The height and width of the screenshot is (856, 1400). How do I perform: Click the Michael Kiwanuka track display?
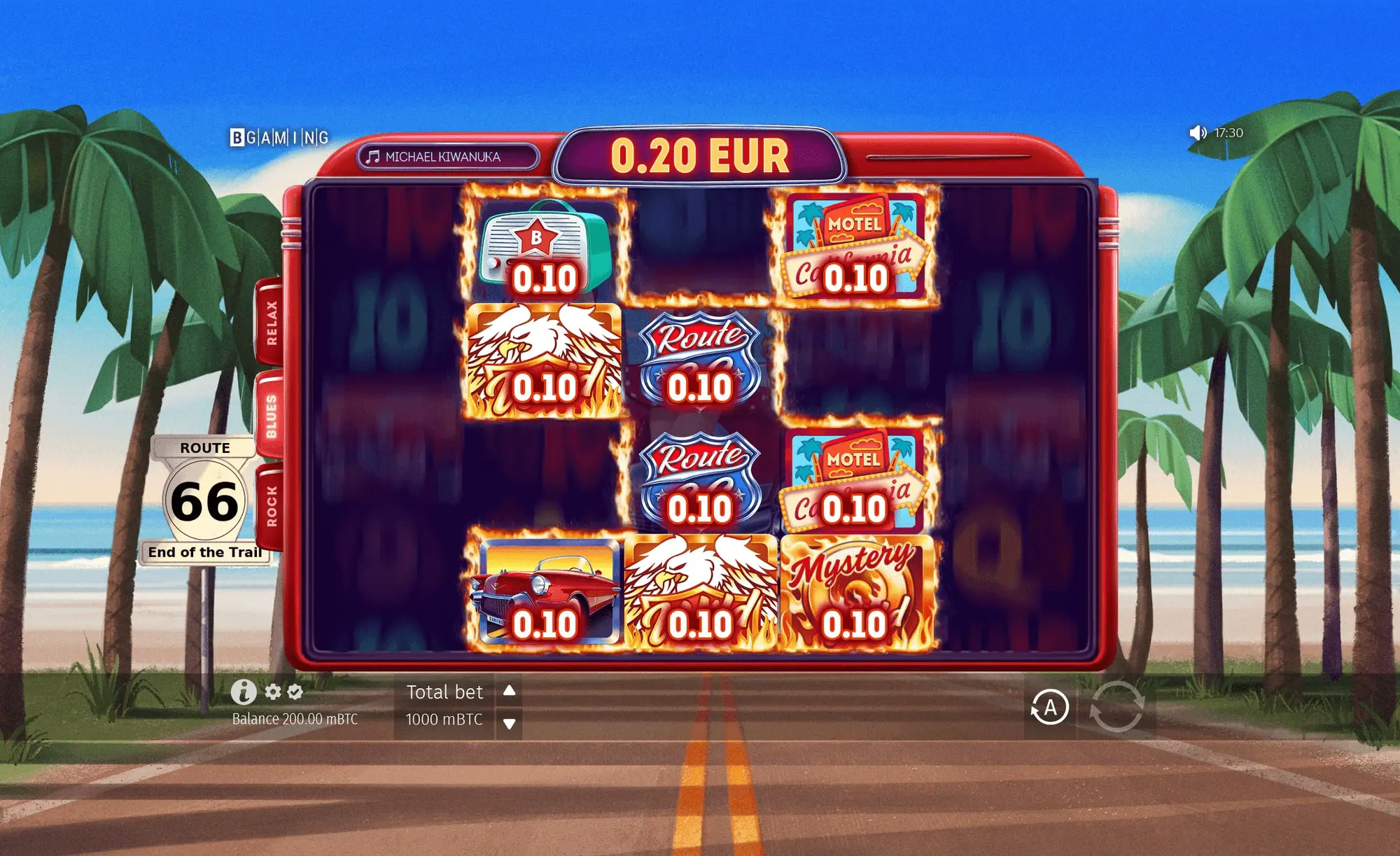coord(448,157)
